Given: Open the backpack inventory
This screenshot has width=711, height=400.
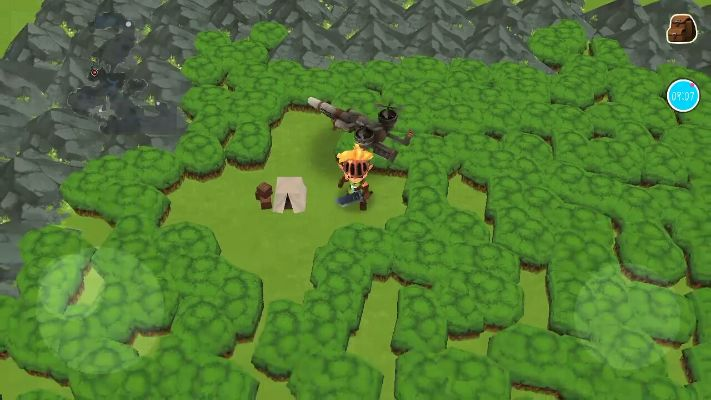Looking at the screenshot, I should (x=684, y=28).
